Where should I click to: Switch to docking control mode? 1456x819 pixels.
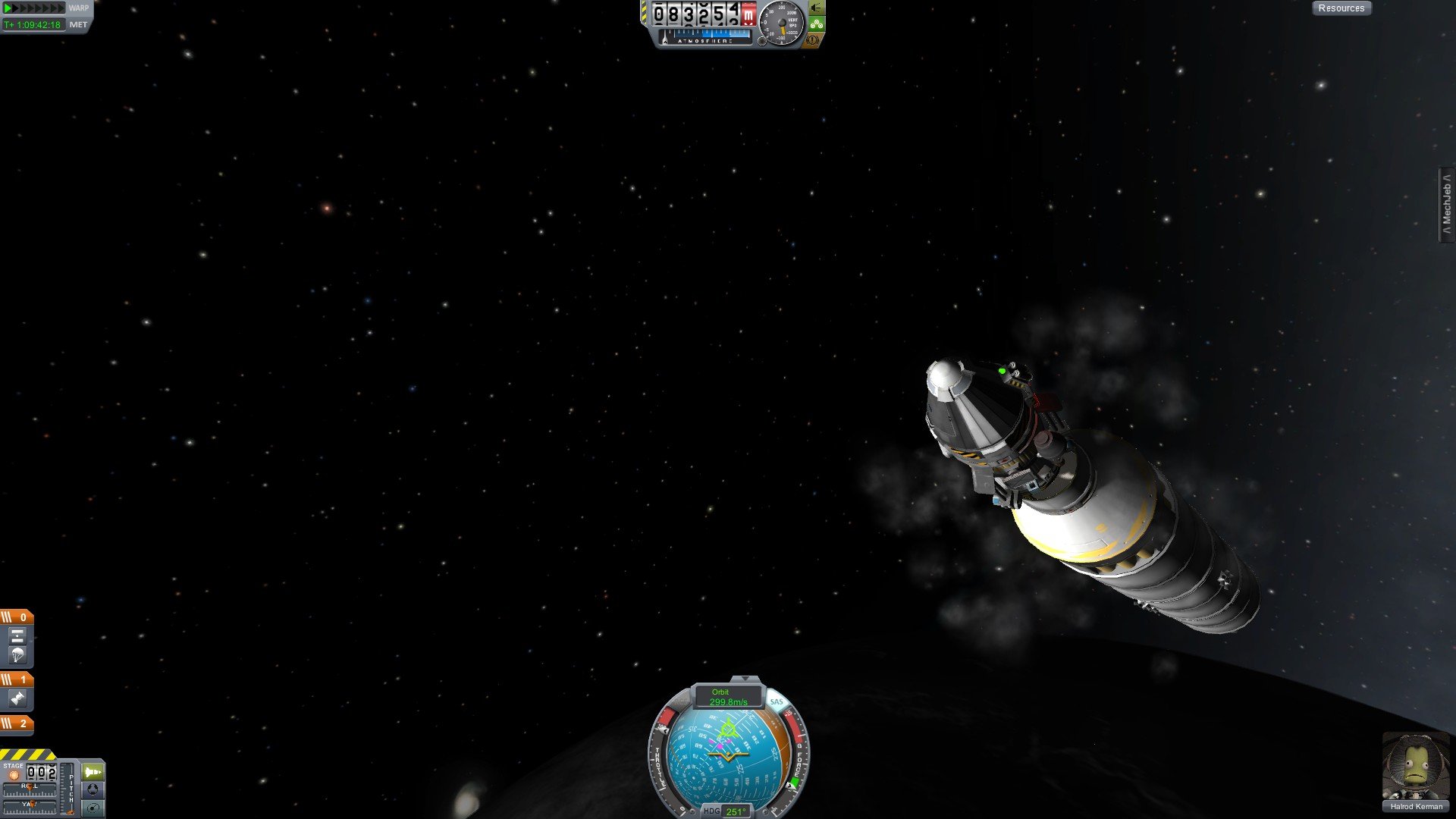click(93, 789)
